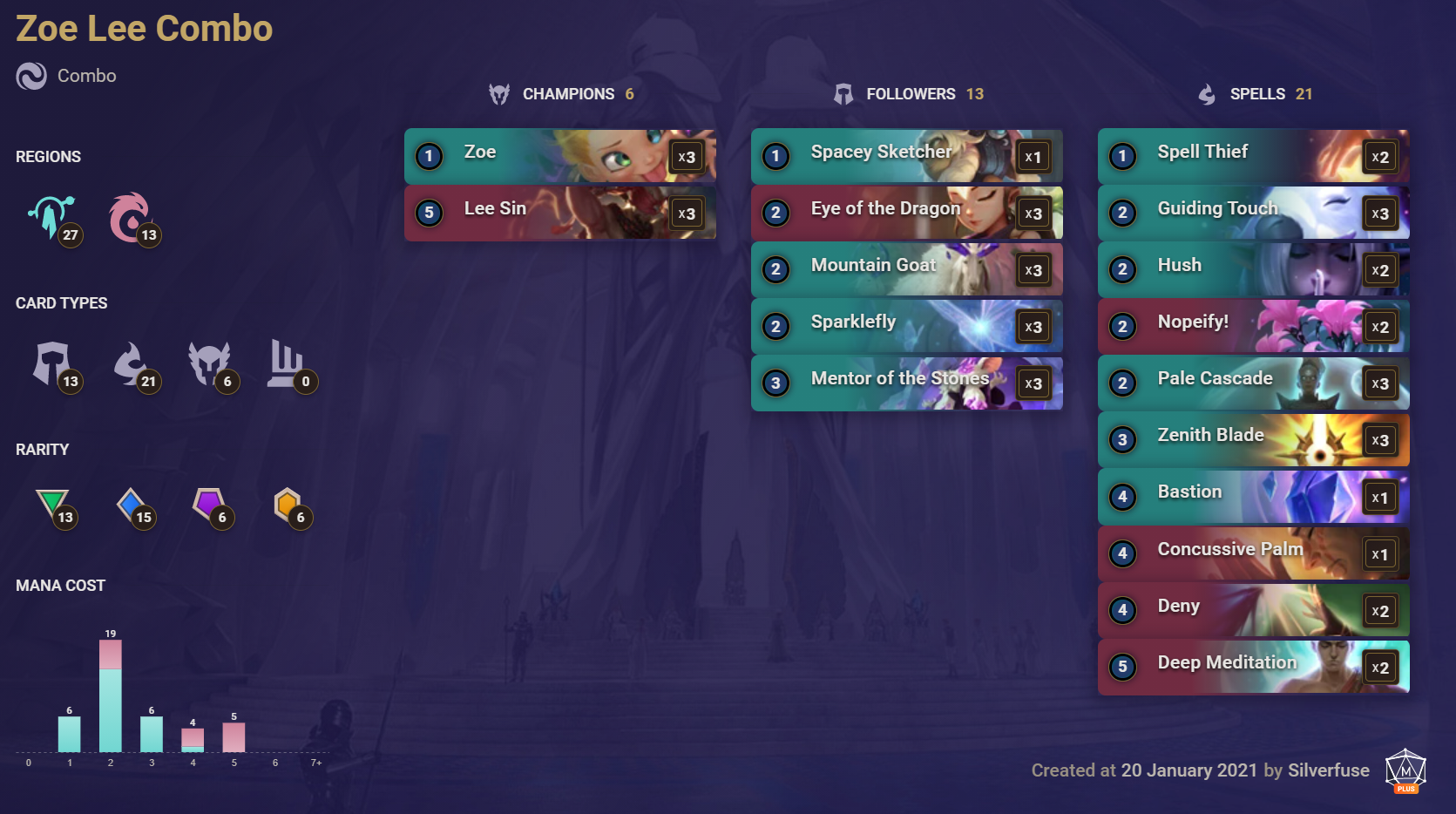1456x814 pixels.
Task: Click the Champions card type icon
Action: click(209, 364)
